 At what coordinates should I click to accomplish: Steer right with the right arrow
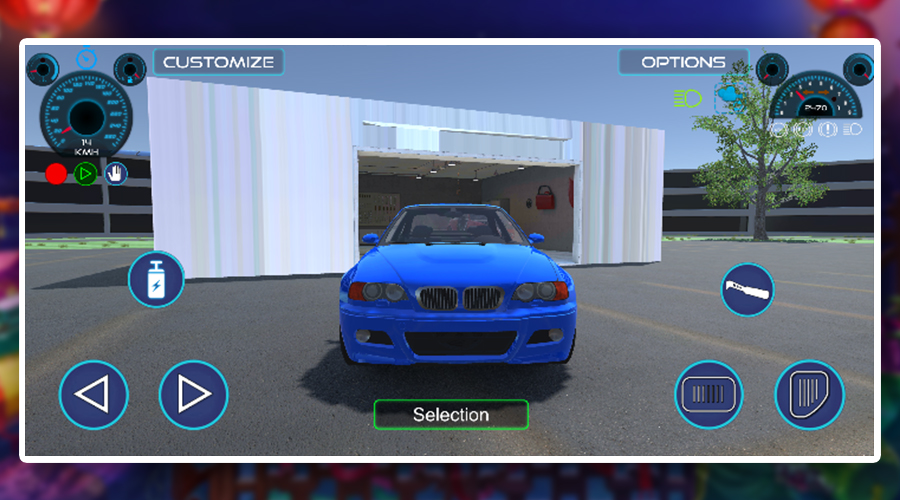193,395
